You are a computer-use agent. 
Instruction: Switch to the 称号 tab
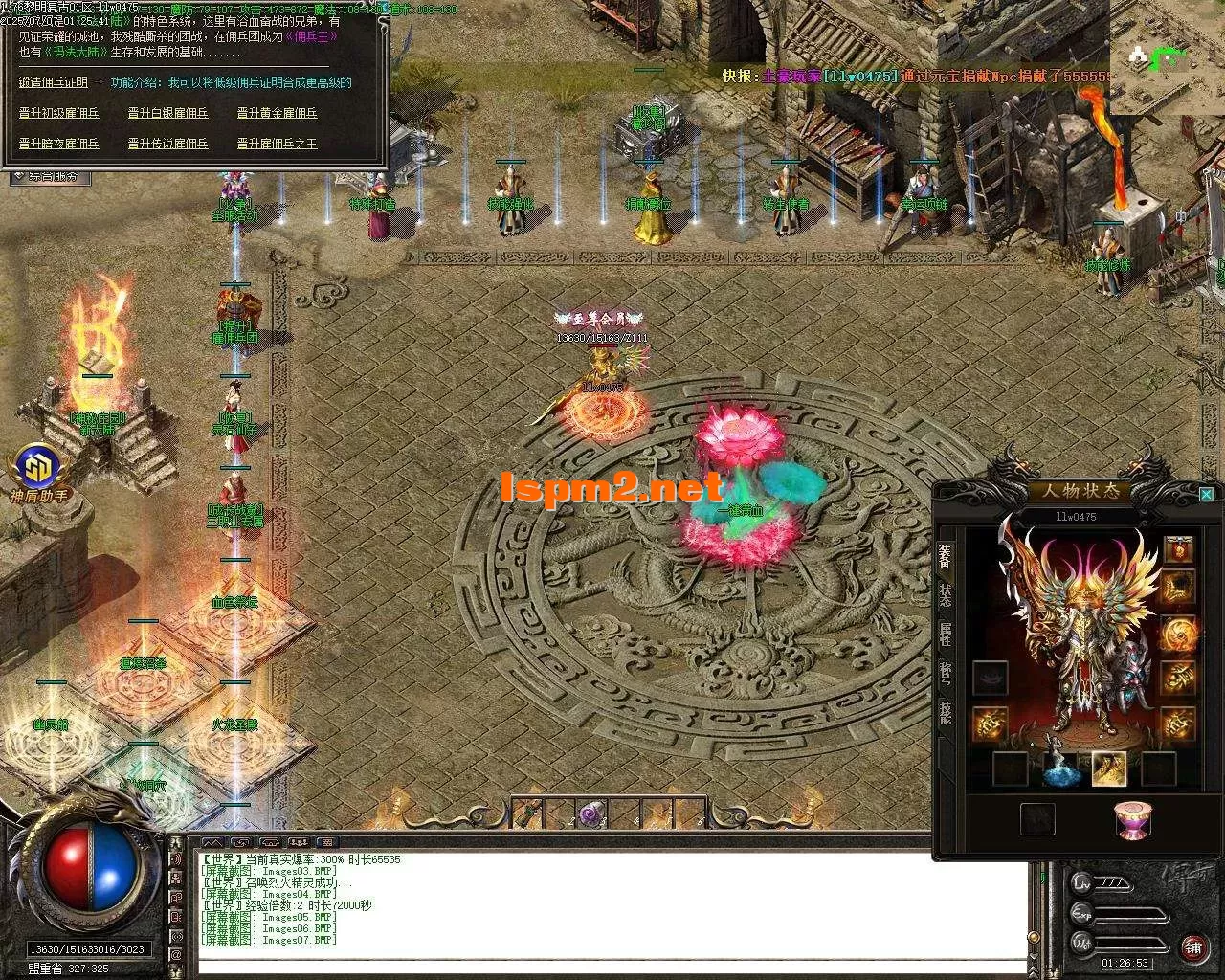(946, 673)
